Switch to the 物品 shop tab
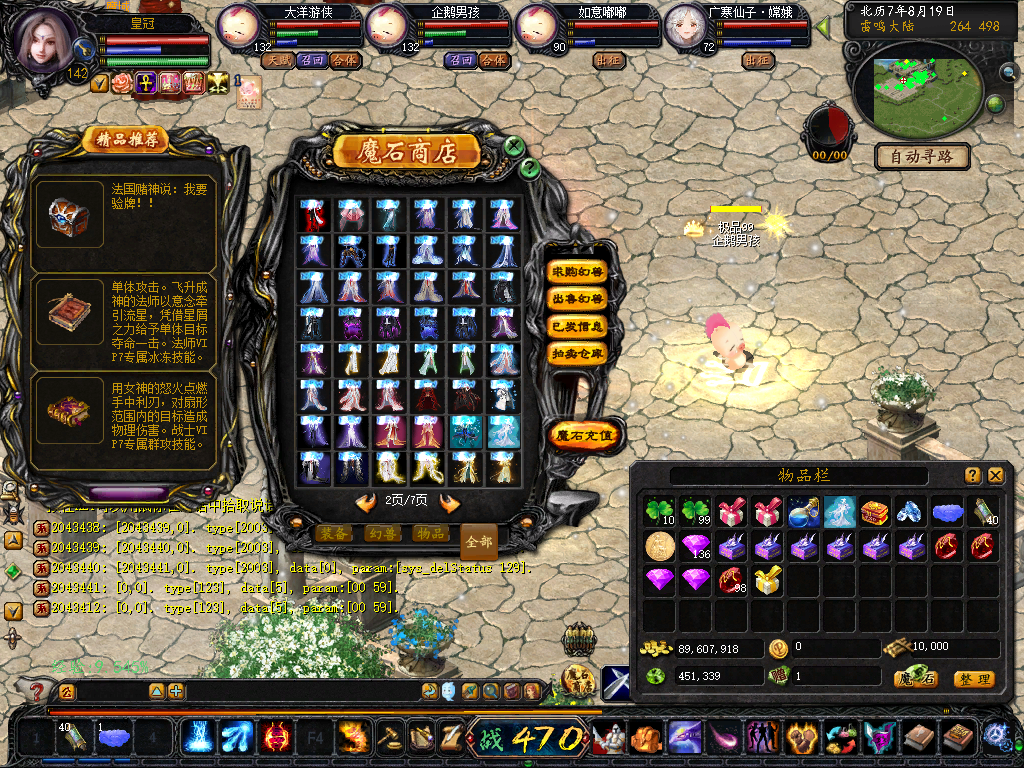The height and width of the screenshot is (768, 1024). coord(430,533)
